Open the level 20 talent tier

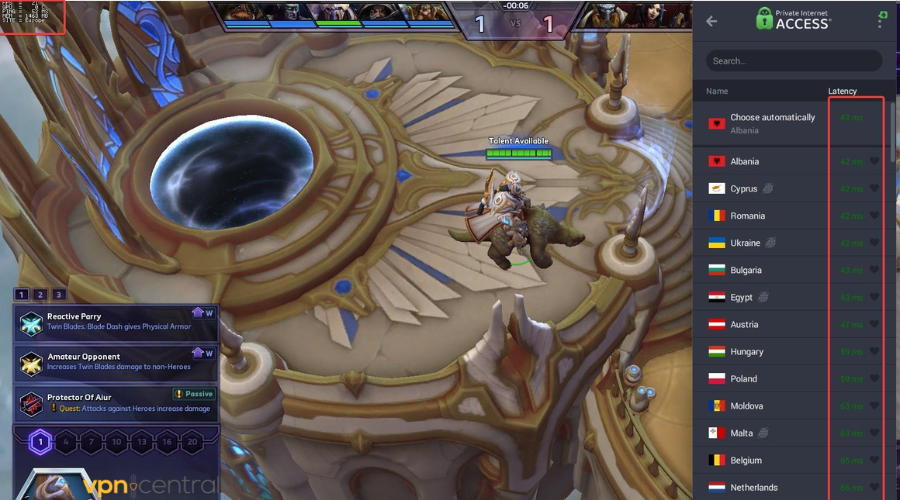click(x=192, y=441)
